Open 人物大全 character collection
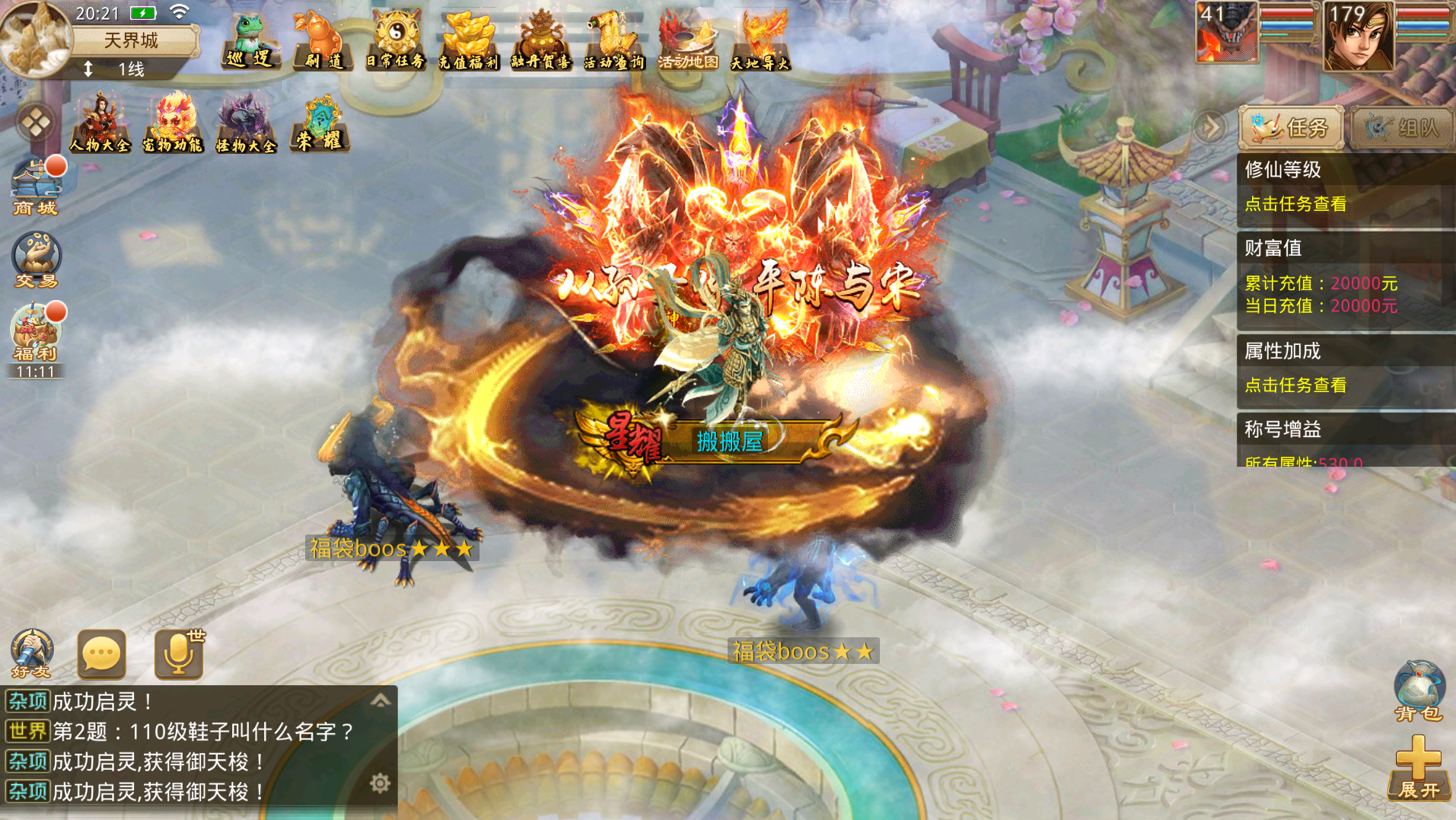The height and width of the screenshot is (820, 1456). click(100, 123)
